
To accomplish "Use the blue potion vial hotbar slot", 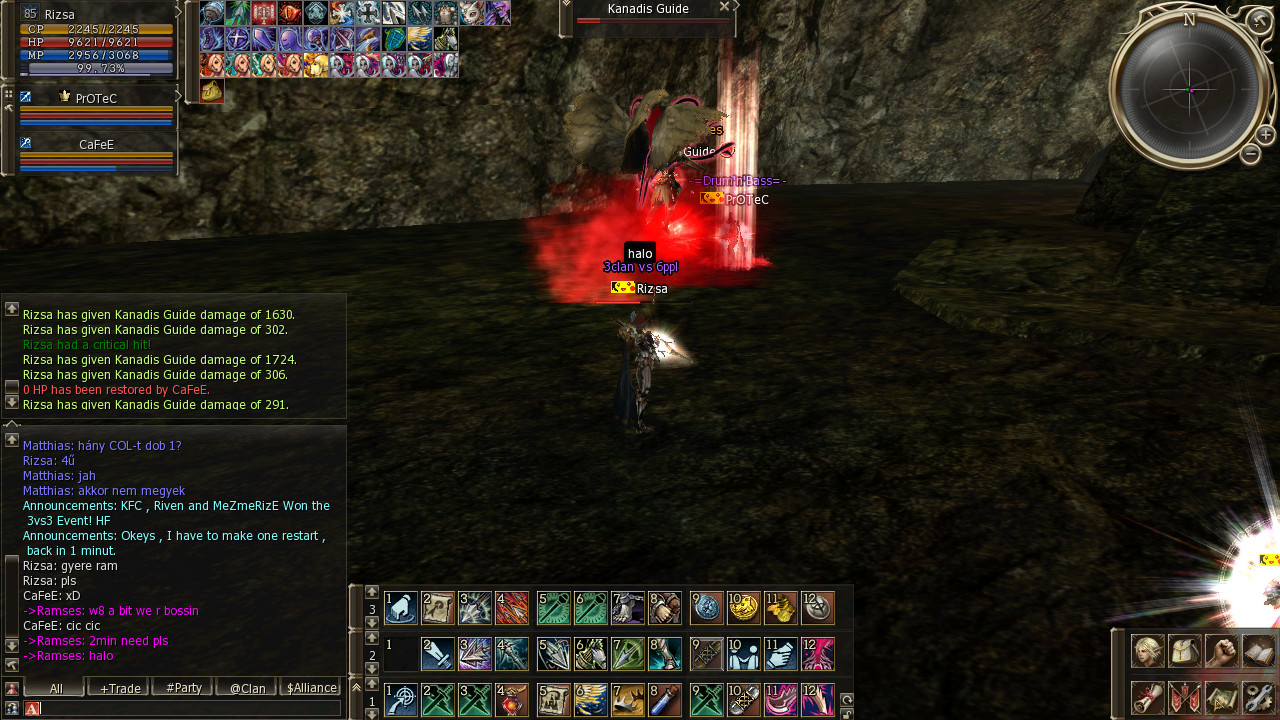I will click(664, 700).
